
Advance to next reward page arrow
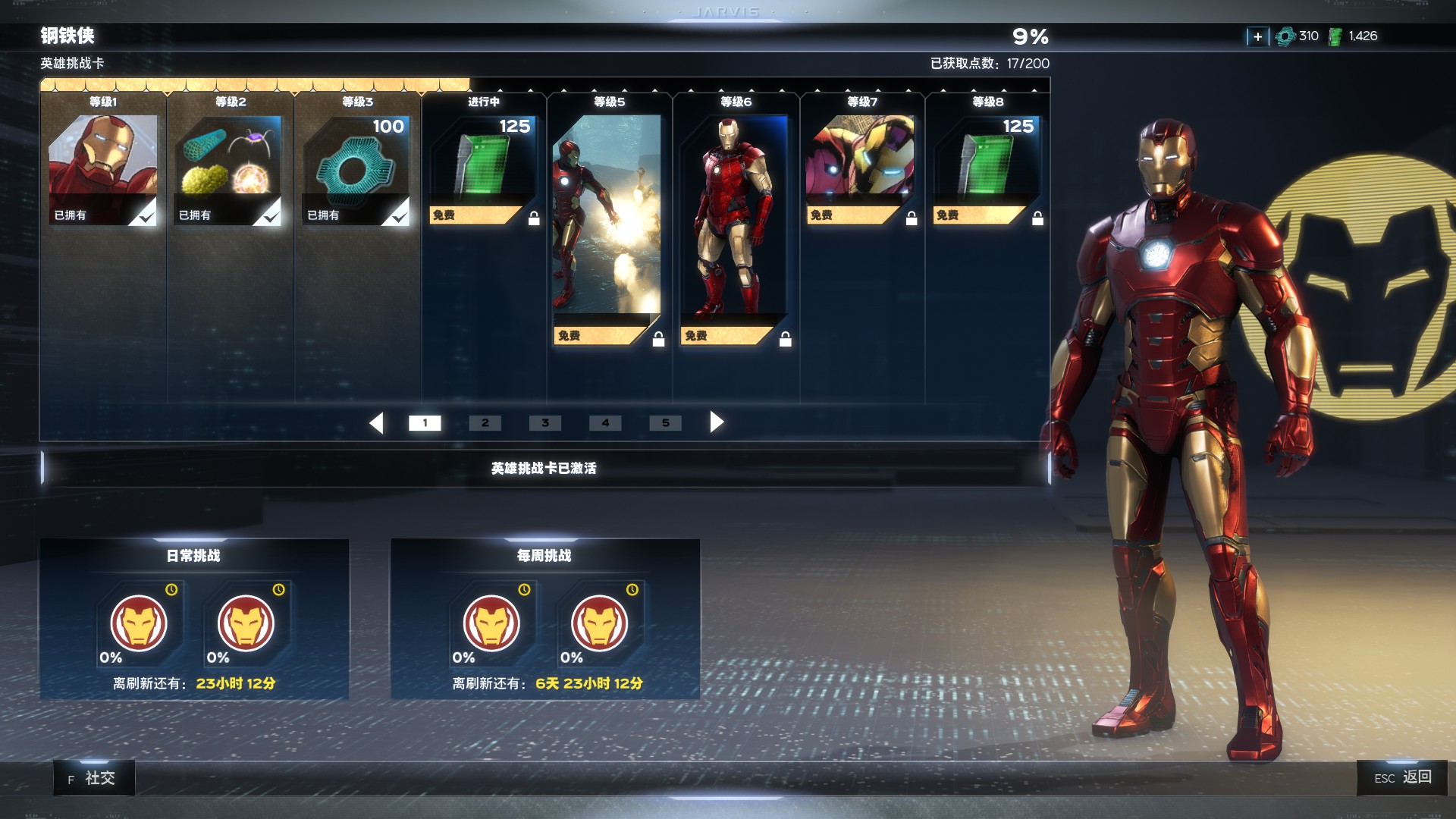(716, 422)
